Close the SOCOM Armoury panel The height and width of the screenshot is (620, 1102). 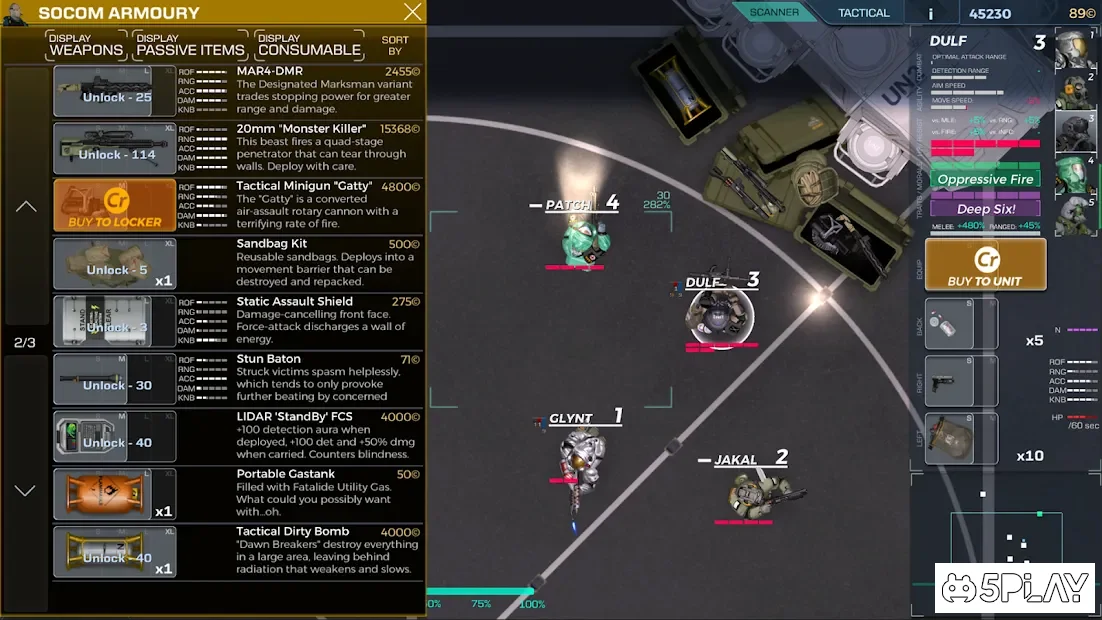coord(412,13)
